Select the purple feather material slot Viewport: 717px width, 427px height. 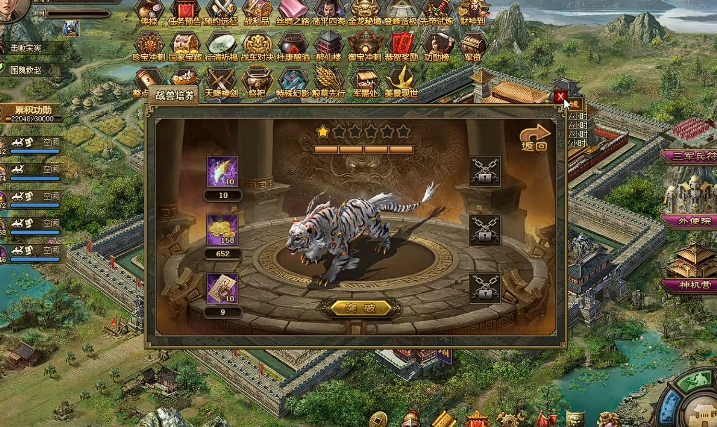pyautogui.click(x=220, y=171)
